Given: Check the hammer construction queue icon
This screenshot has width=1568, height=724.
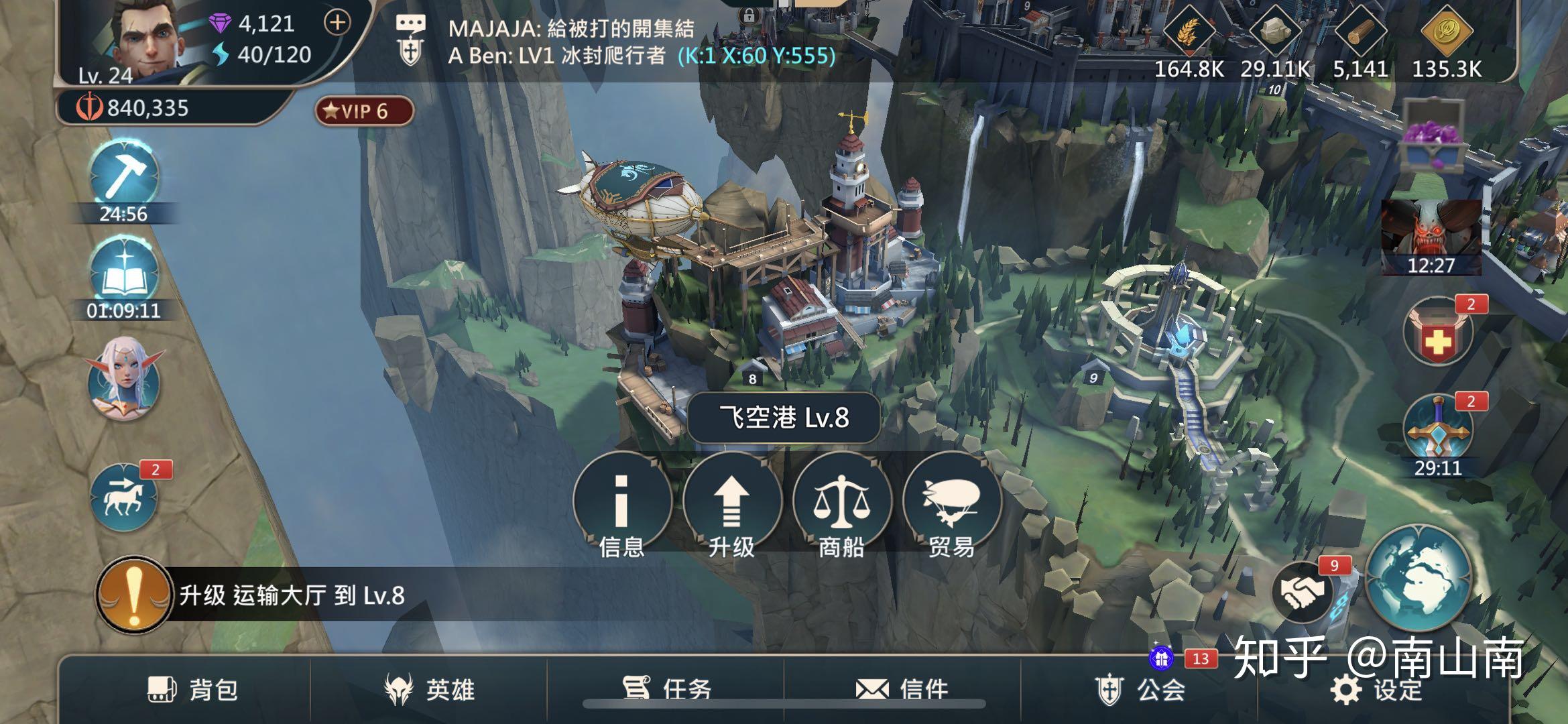Looking at the screenshot, I should pyautogui.click(x=124, y=174).
